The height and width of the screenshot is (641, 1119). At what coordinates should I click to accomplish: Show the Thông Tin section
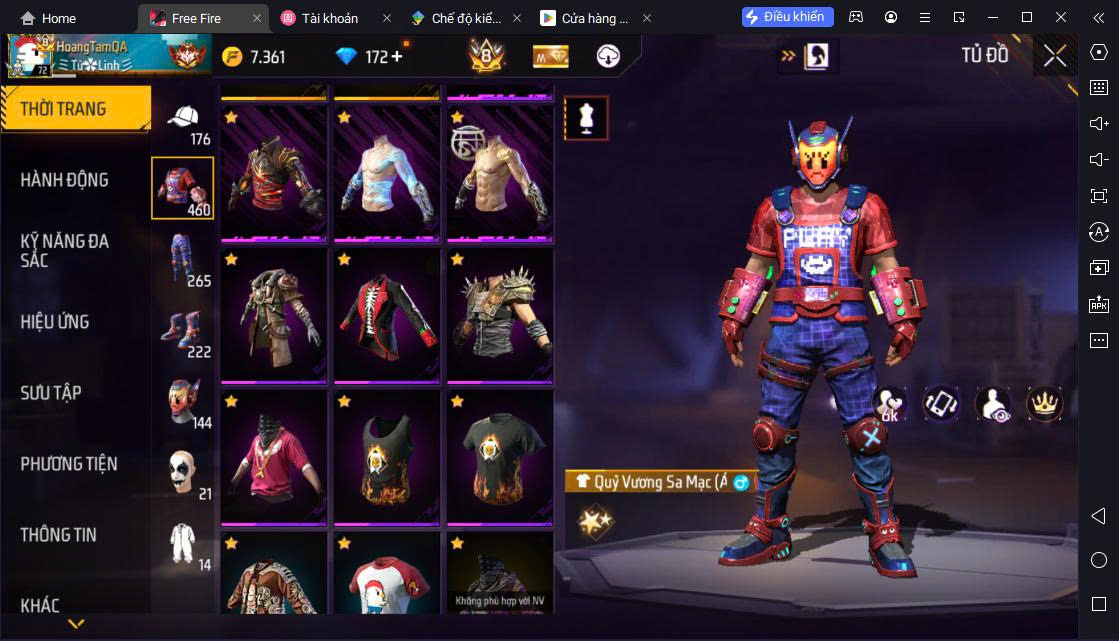point(59,535)
